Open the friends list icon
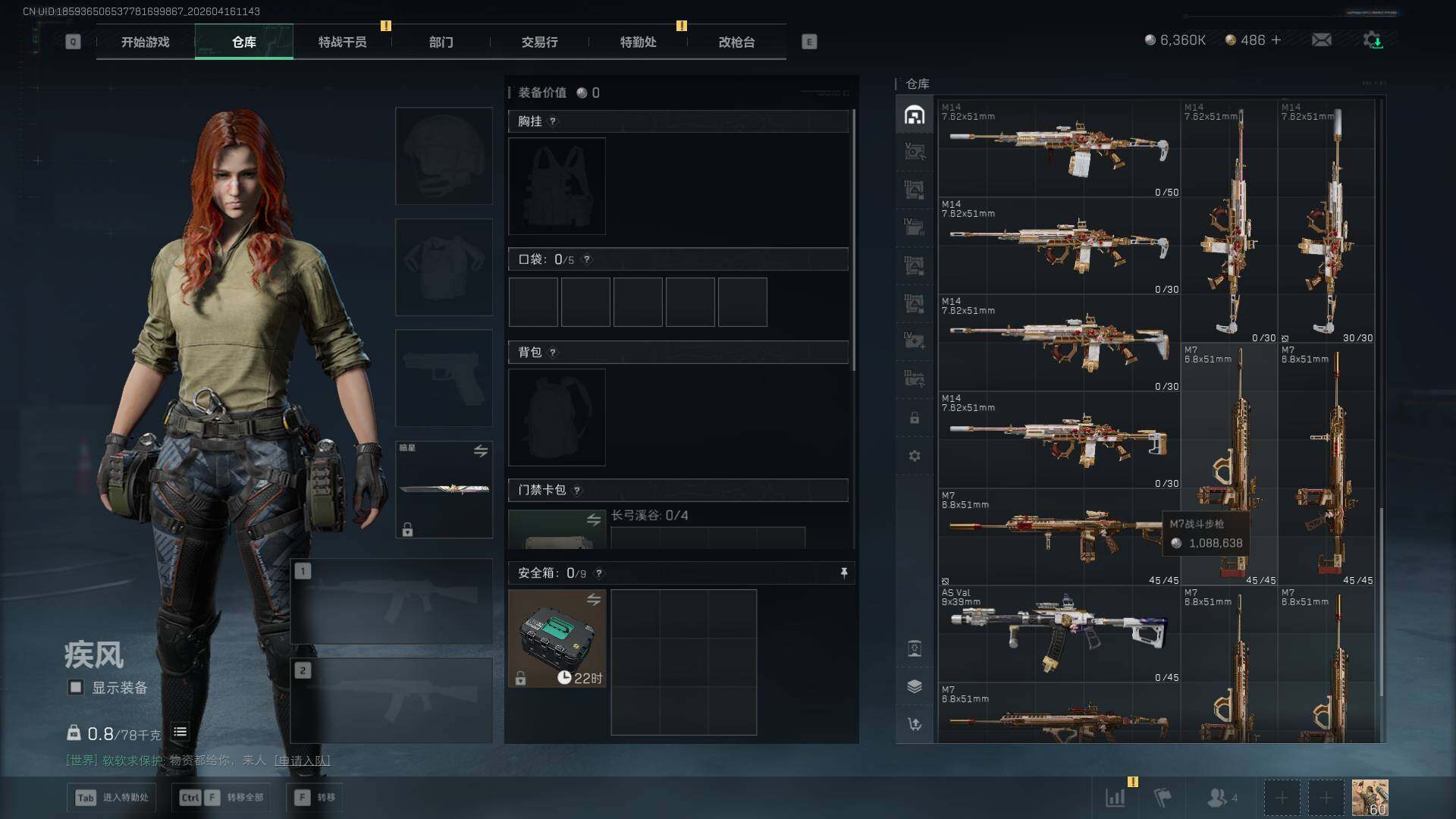This screenshot has height=819, width=1456. (x=1218, y=798)
